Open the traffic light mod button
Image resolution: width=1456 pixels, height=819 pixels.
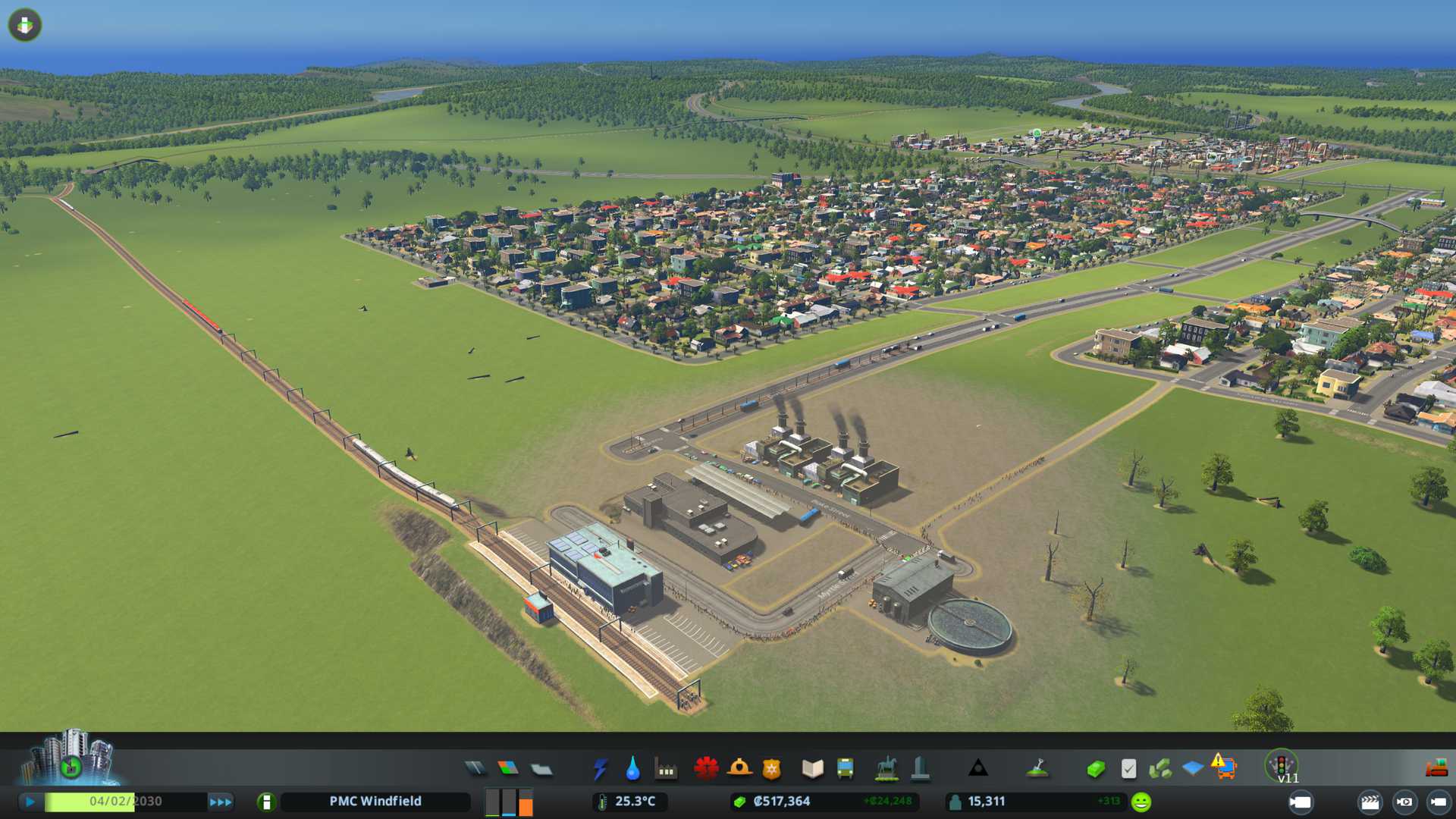pos(1282,764)
